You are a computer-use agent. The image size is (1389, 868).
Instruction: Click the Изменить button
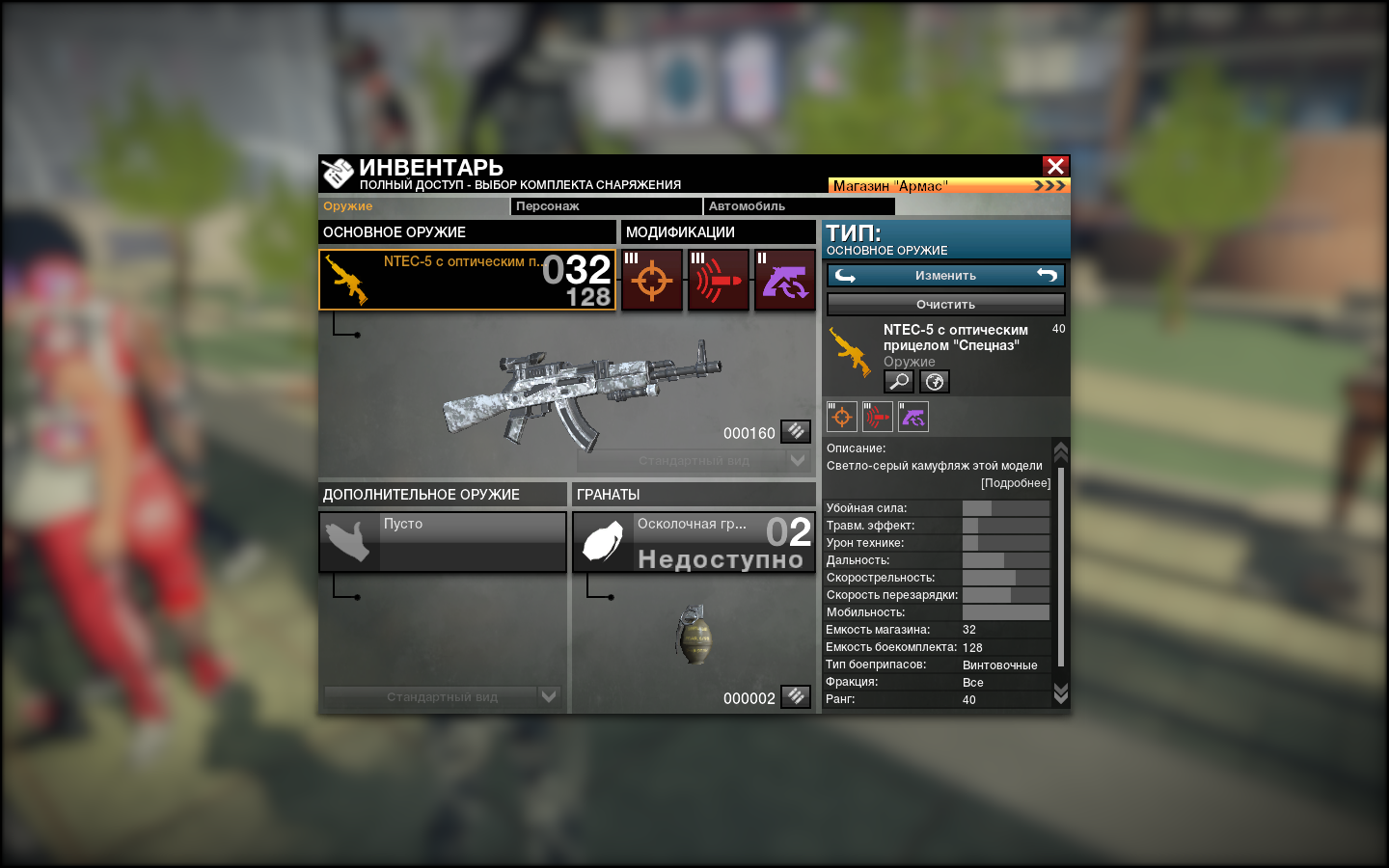coord(945,276)
